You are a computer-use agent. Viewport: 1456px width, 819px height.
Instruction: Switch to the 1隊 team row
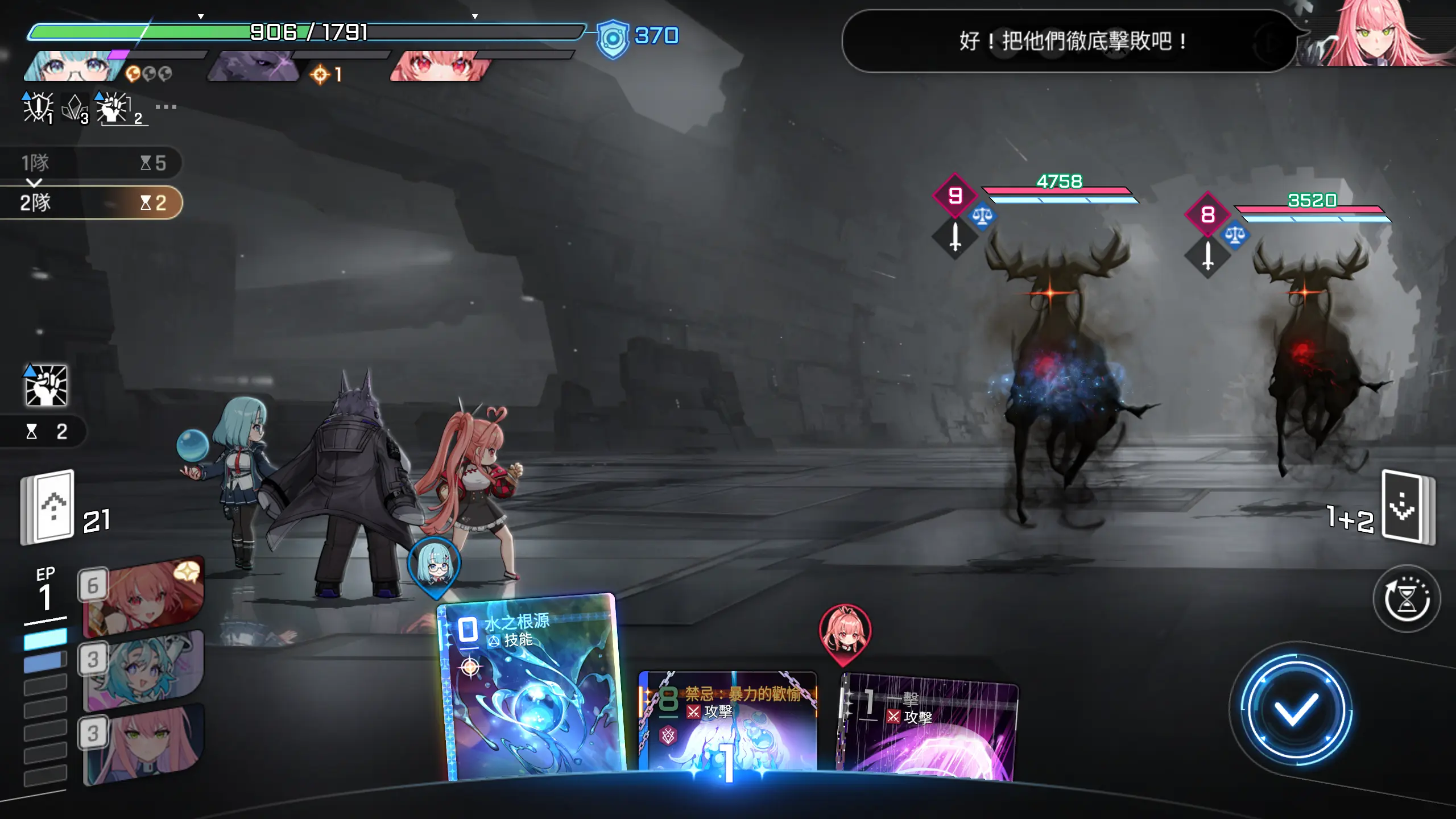click(91, 163)
